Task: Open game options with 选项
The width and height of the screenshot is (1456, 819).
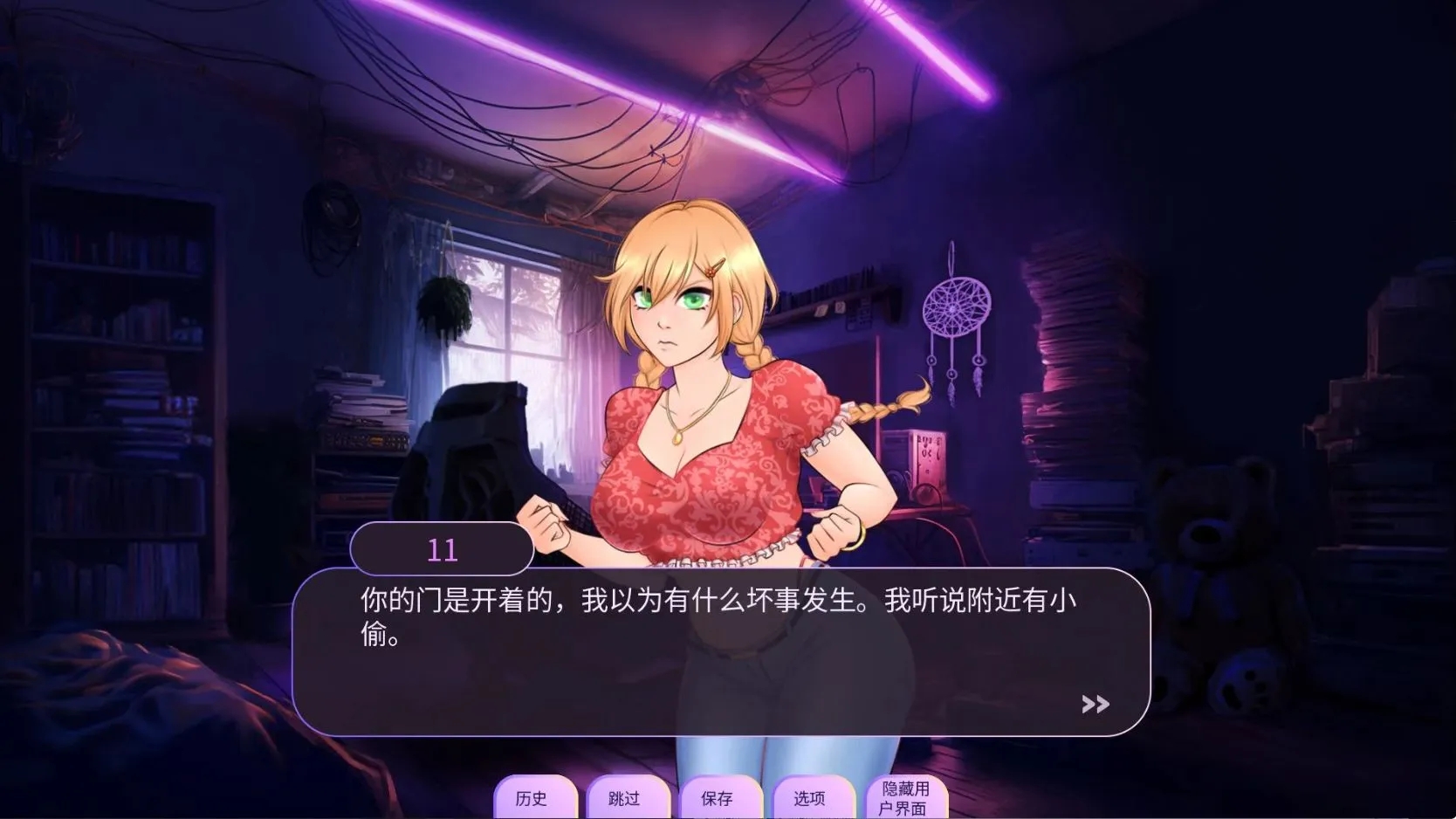Action: click(x=812, y=797)
